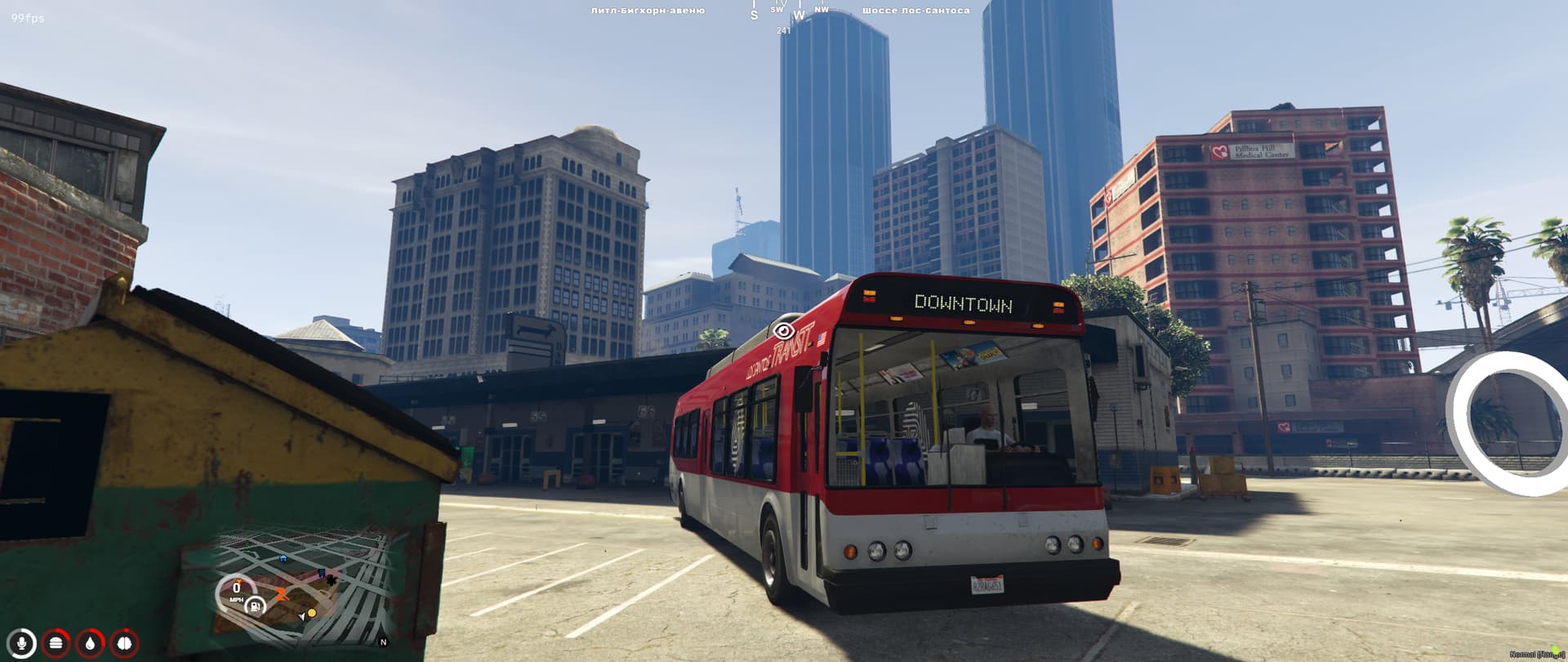Select the шоссе лос-сантоса street label
1568x662 pixels.
point(915,11)
